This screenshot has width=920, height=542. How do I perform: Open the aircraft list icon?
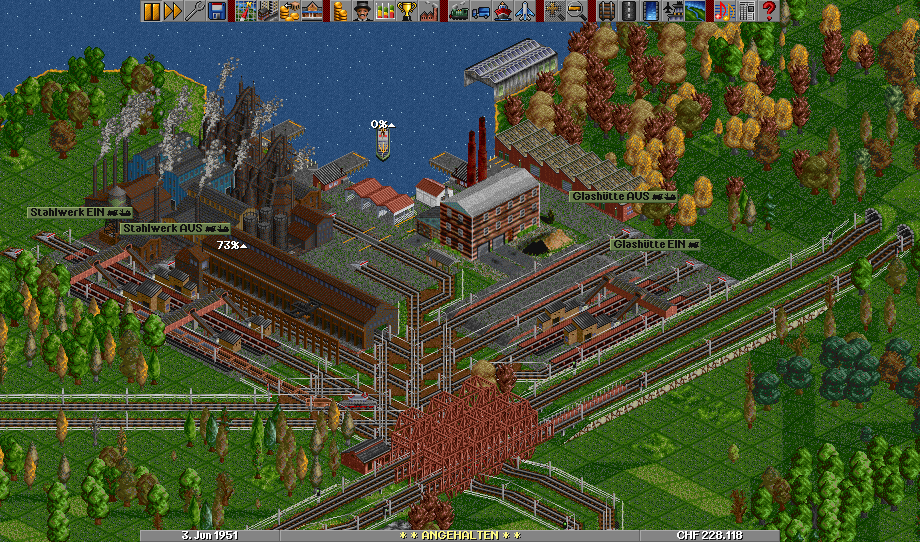tap(524, 11)
